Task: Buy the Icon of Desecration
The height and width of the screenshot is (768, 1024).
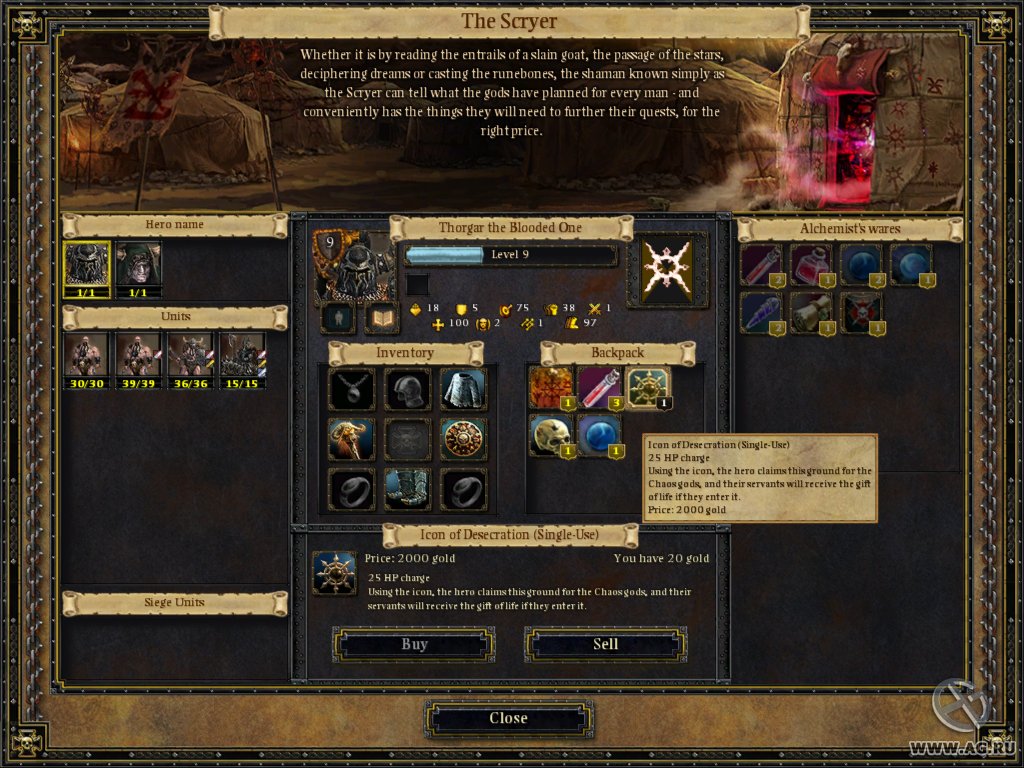Action: [x=414, y=645]
